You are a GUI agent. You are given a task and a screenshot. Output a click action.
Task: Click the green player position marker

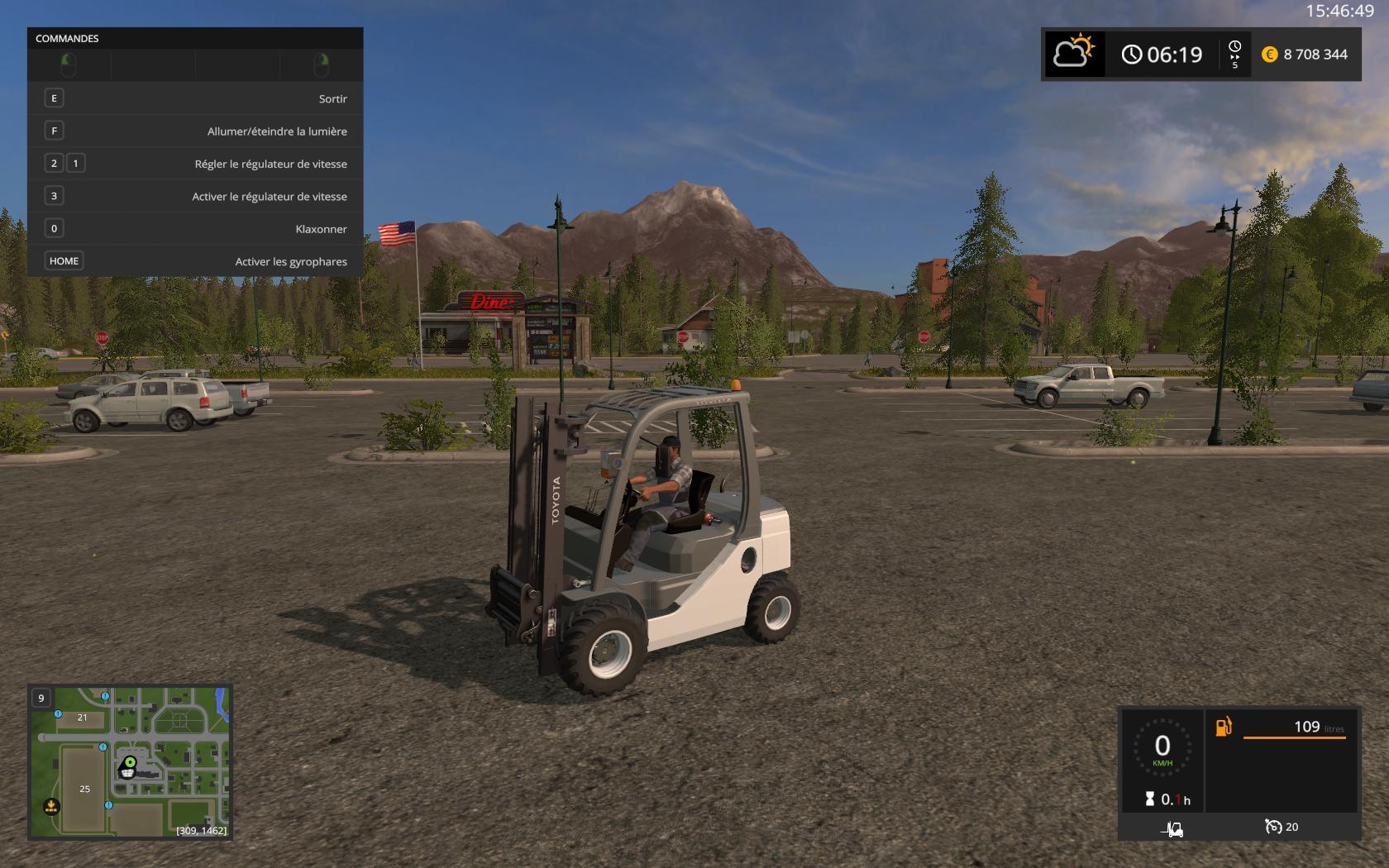tap(130, 761)
